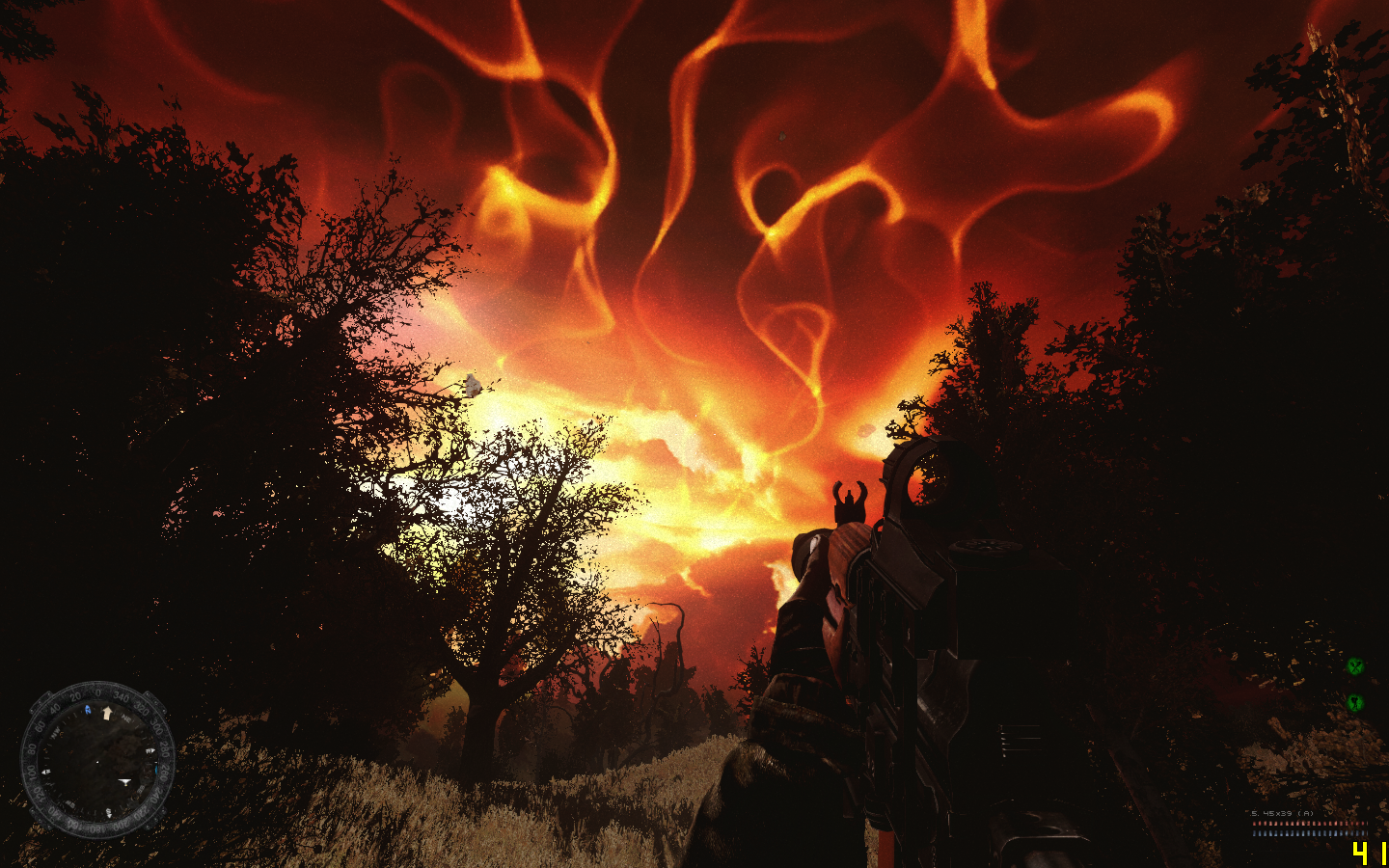
Task: Select the green stalker figure indicator icon
Action: [1355, 702]
